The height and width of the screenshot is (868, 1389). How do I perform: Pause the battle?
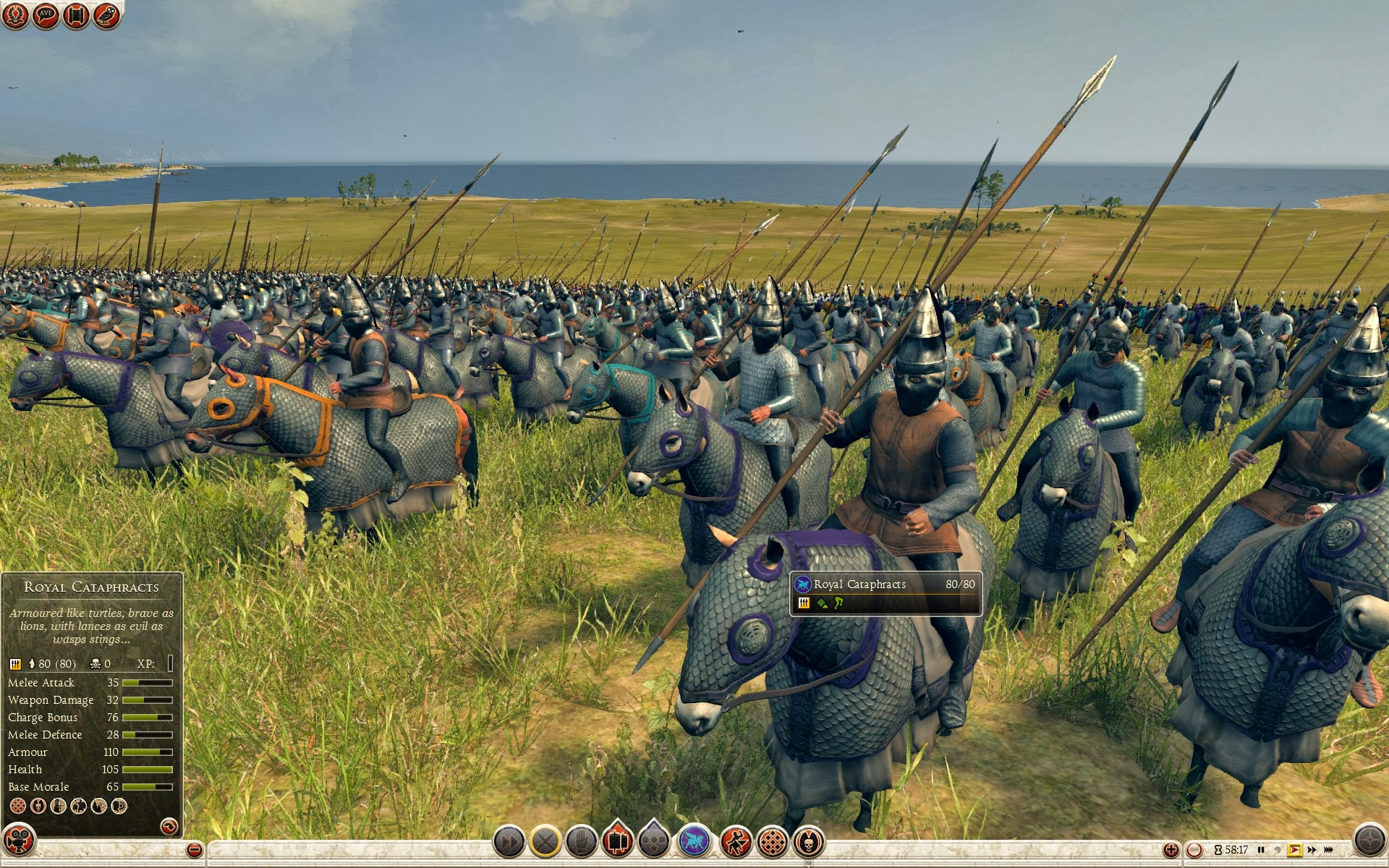coord(1261,850)
